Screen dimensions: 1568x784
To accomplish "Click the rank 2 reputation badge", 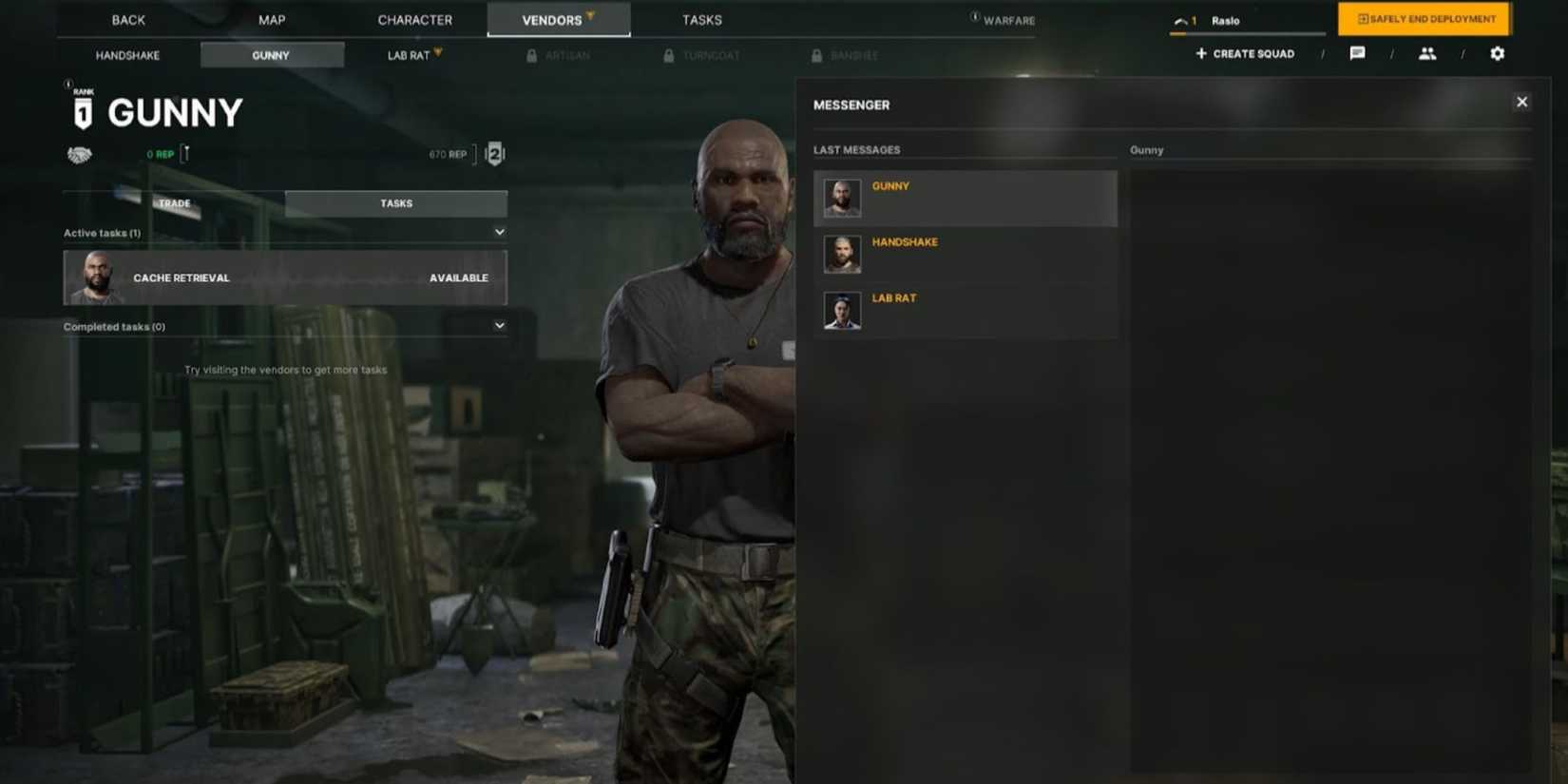I will pos(493,153).
